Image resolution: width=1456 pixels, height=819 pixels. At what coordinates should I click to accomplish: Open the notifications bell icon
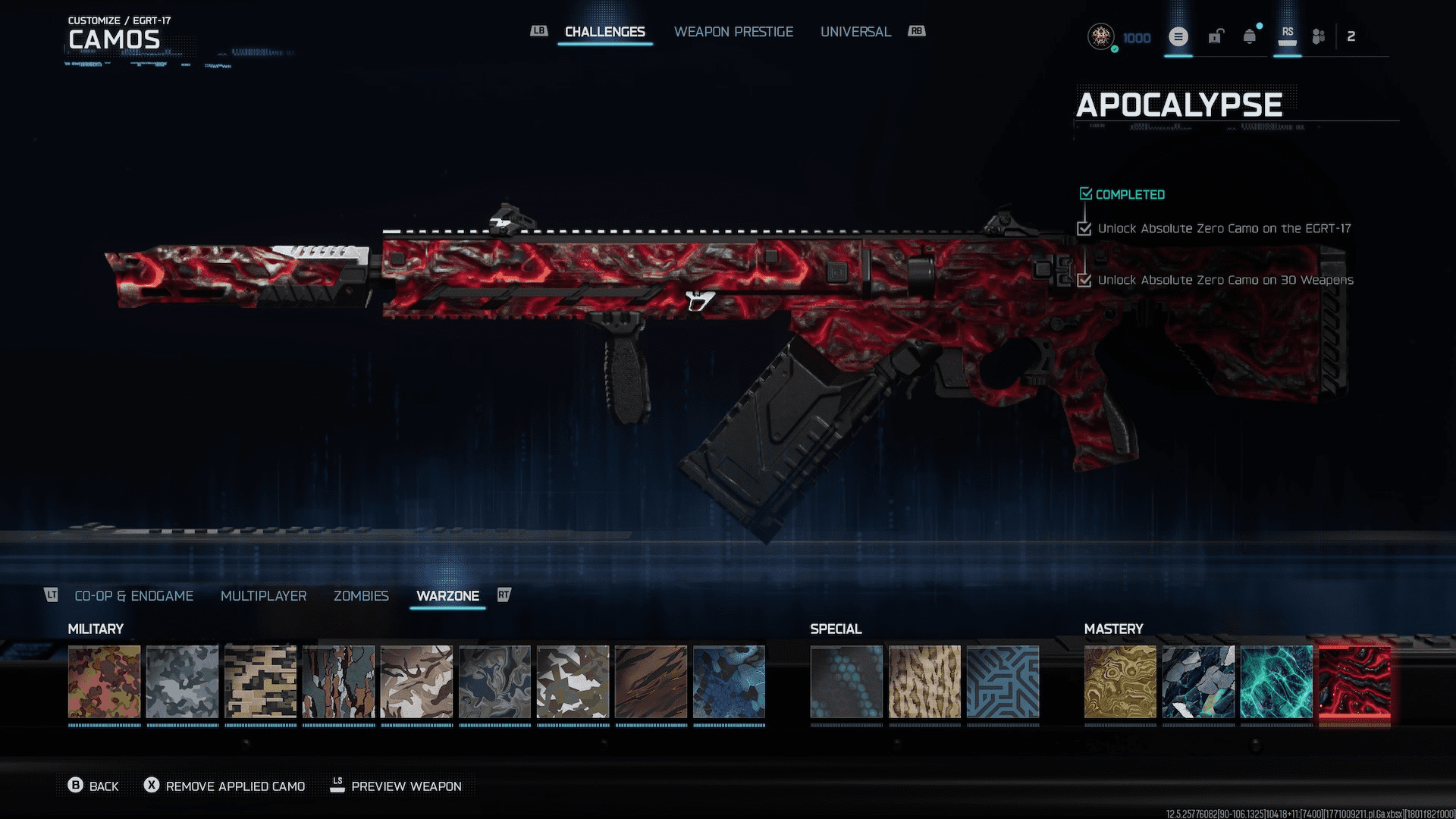pyautogui.click(x=1249, y=36)
